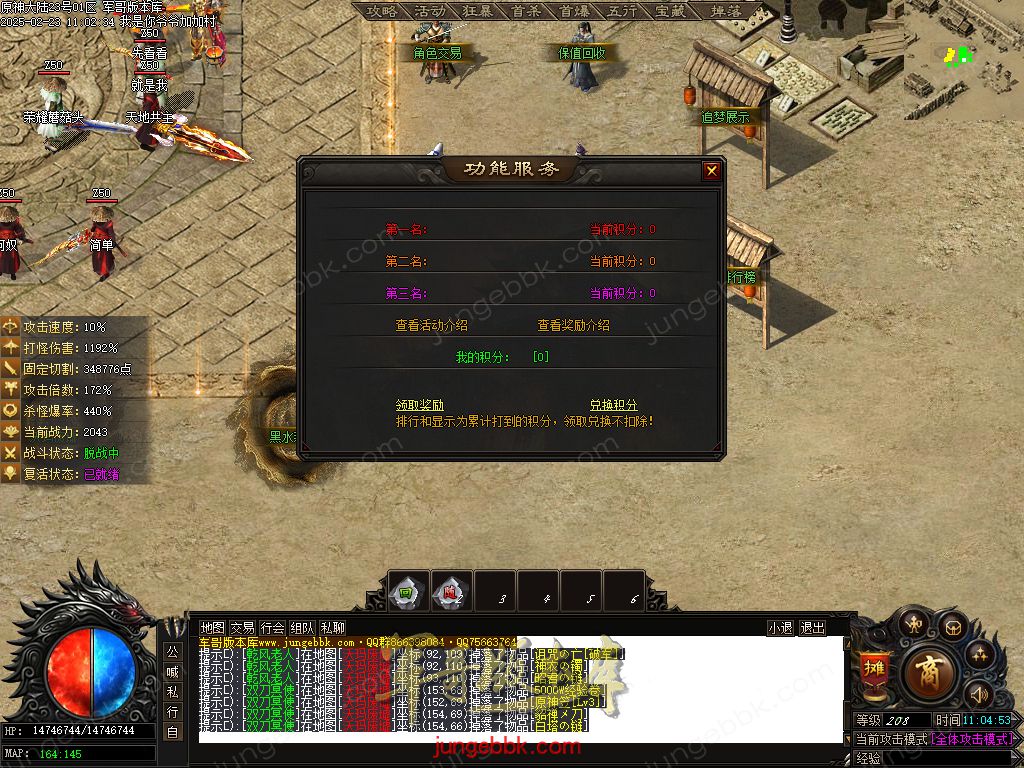
Task: Claim rewards via 领取奖励
Action: tap(420, 405)
